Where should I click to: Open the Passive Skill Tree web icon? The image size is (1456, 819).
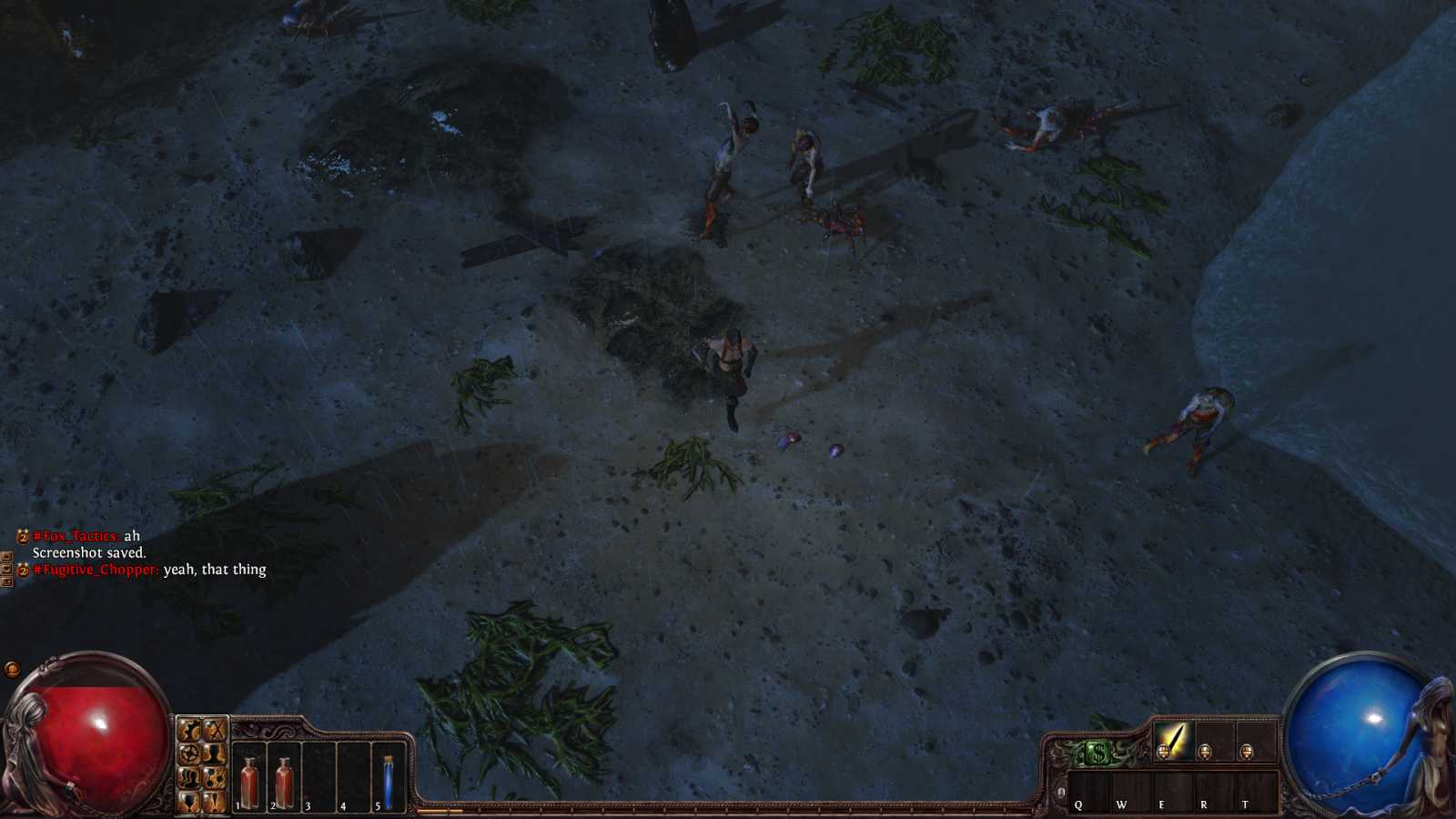tap(188, 754)
